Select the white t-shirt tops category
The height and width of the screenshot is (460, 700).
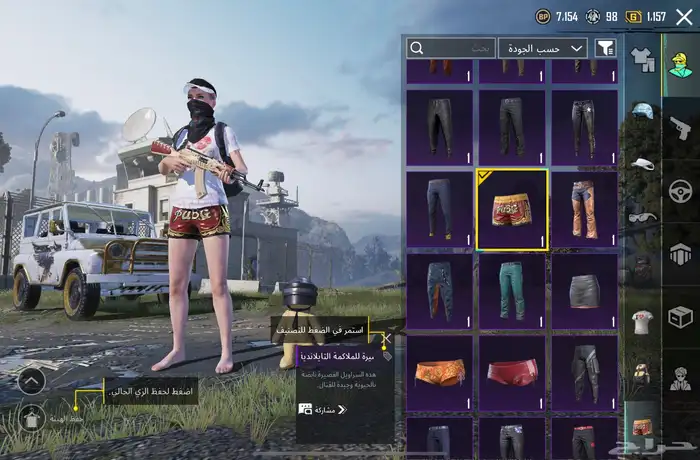coord(641,321)
